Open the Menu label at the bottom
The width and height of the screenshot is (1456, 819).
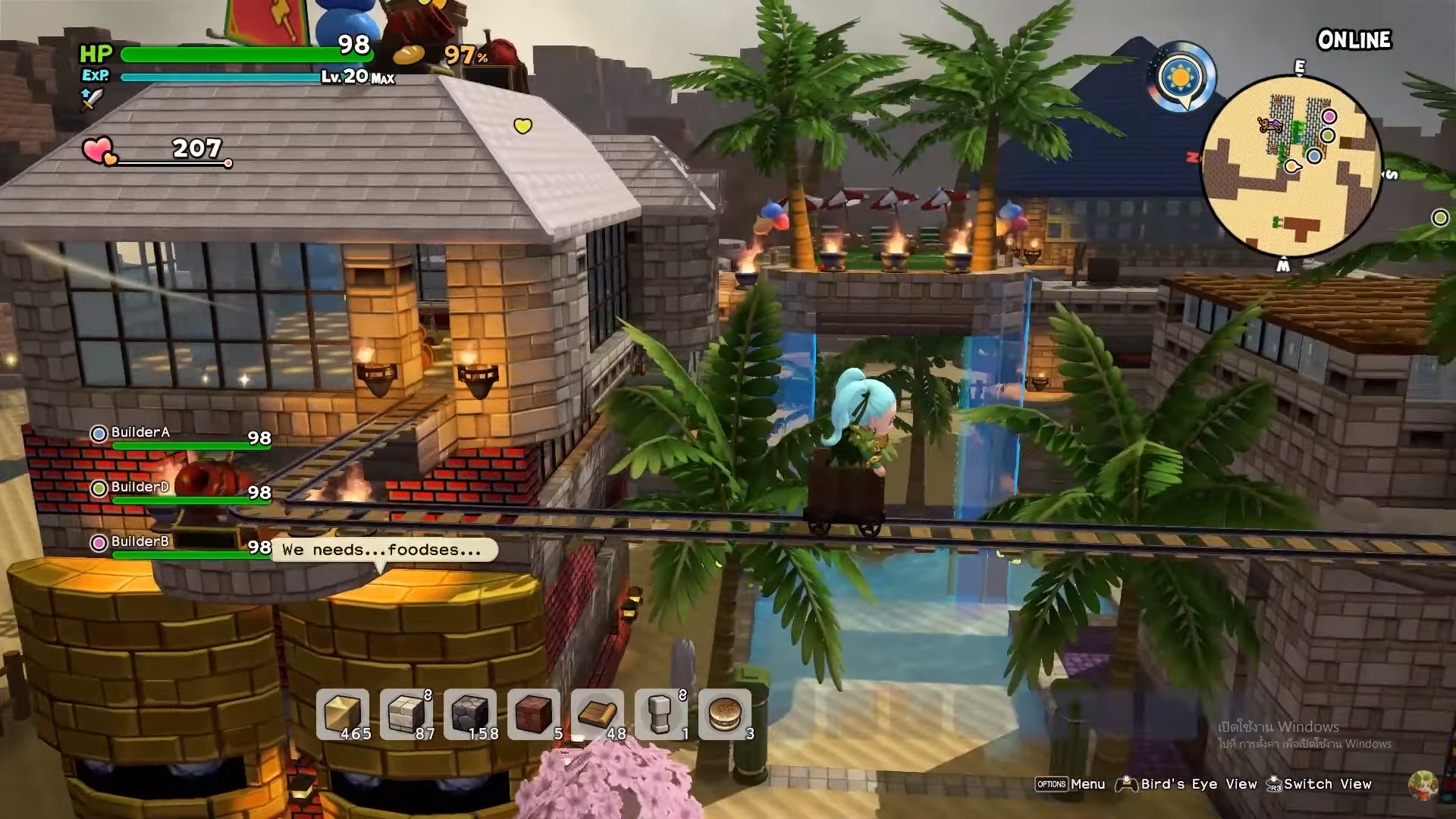[x=1087, y=784]
